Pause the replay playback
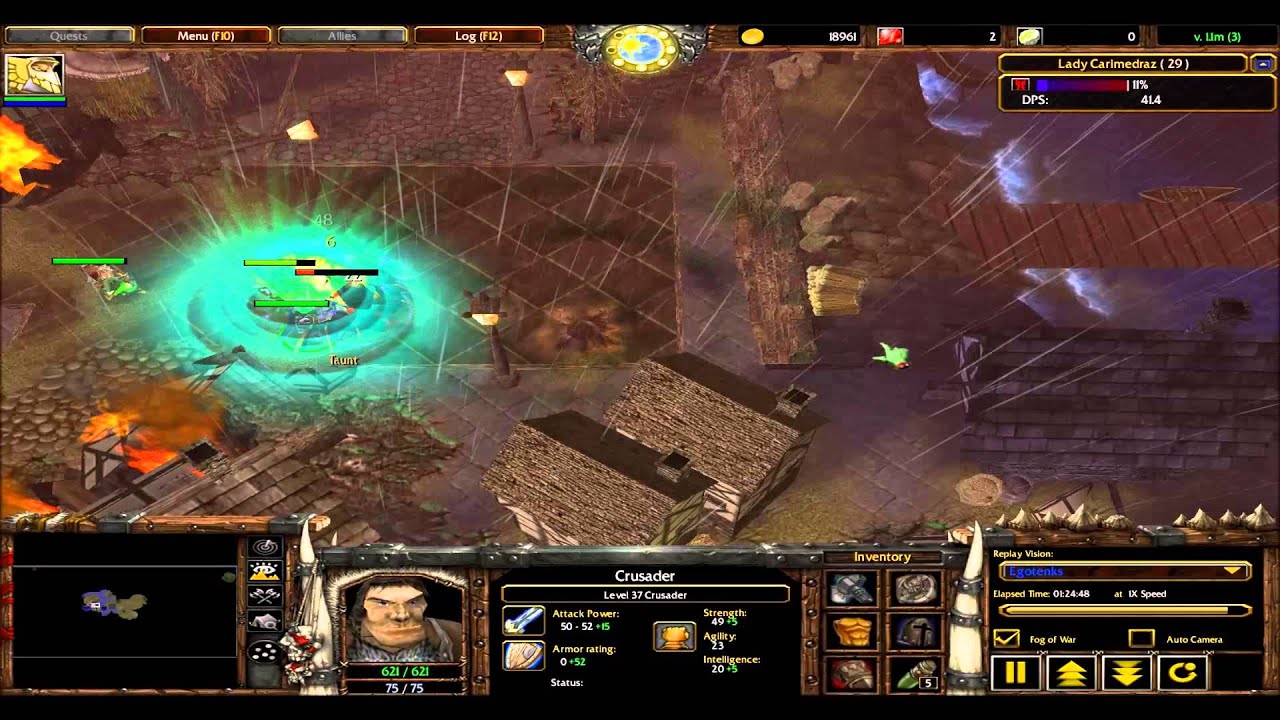 click(1015, 673)
